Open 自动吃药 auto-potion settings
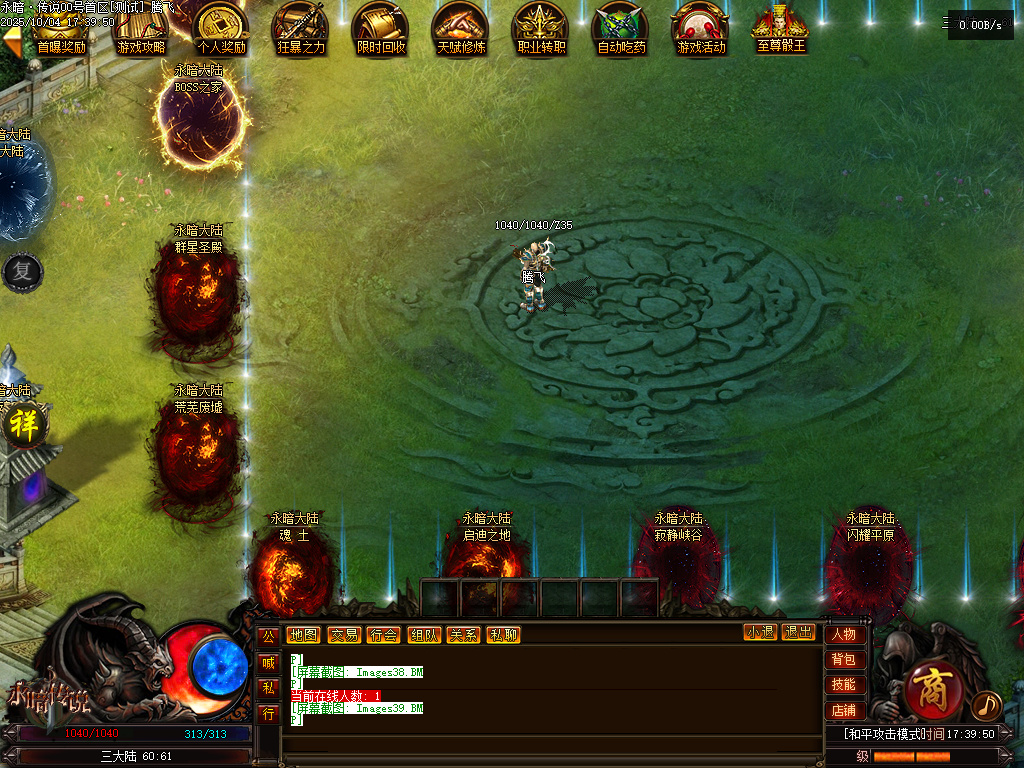This screenshot has height=768, width=1024. coord(621,28)
